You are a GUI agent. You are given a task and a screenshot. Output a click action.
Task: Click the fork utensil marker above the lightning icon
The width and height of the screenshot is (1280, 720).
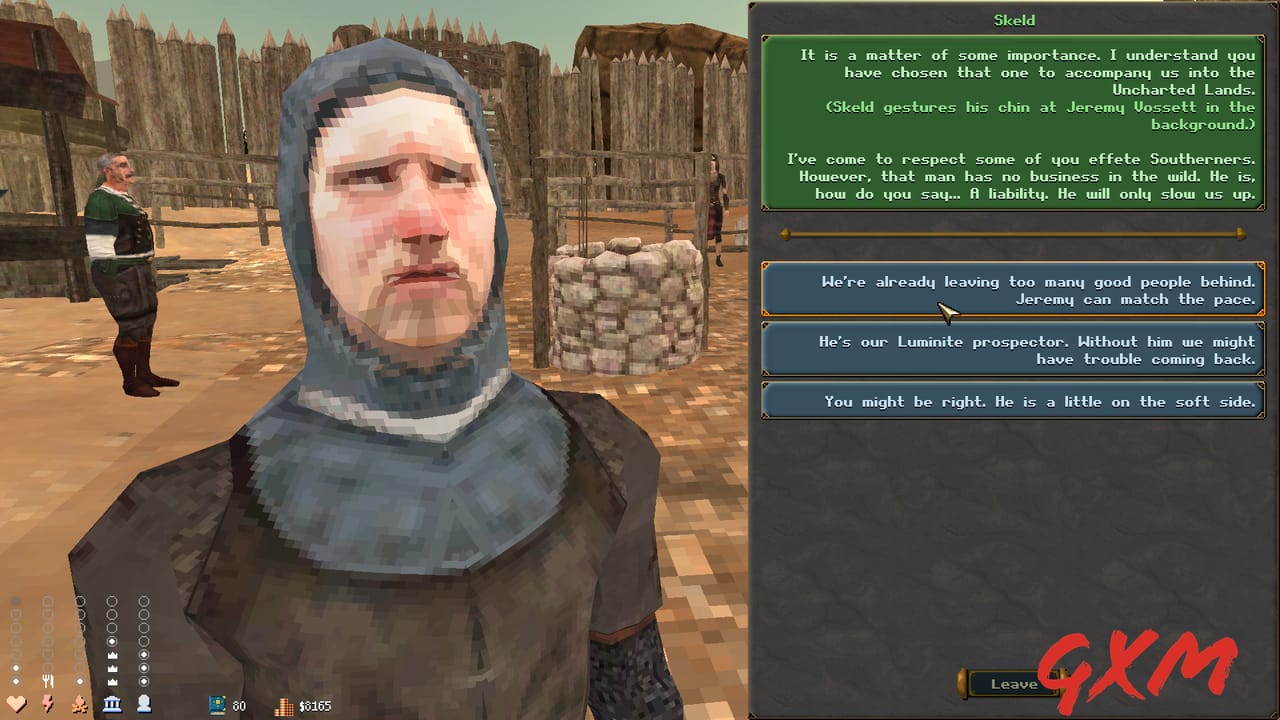(48, 679)
